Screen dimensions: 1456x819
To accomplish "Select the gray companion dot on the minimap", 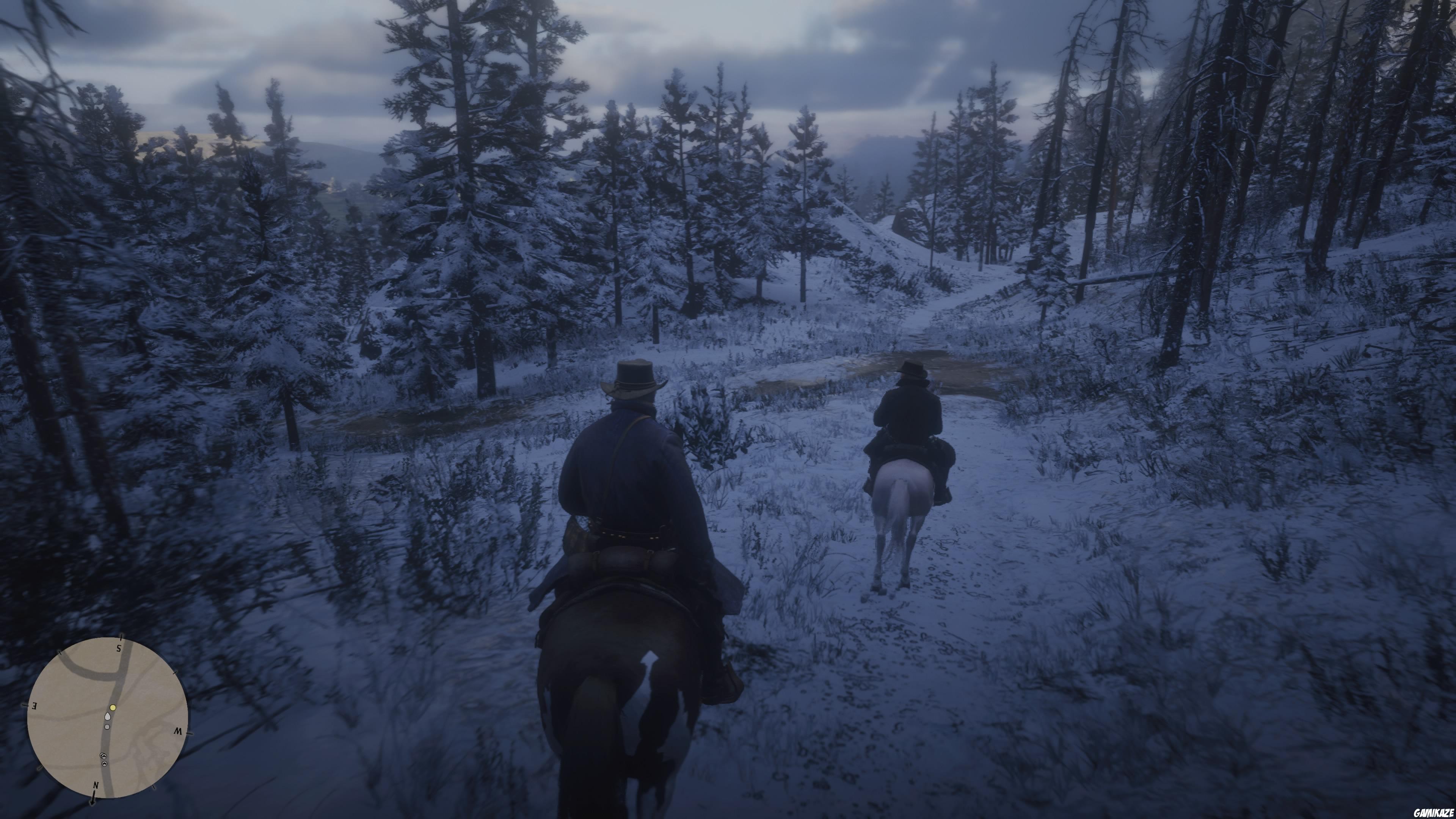I will point(107,727).
